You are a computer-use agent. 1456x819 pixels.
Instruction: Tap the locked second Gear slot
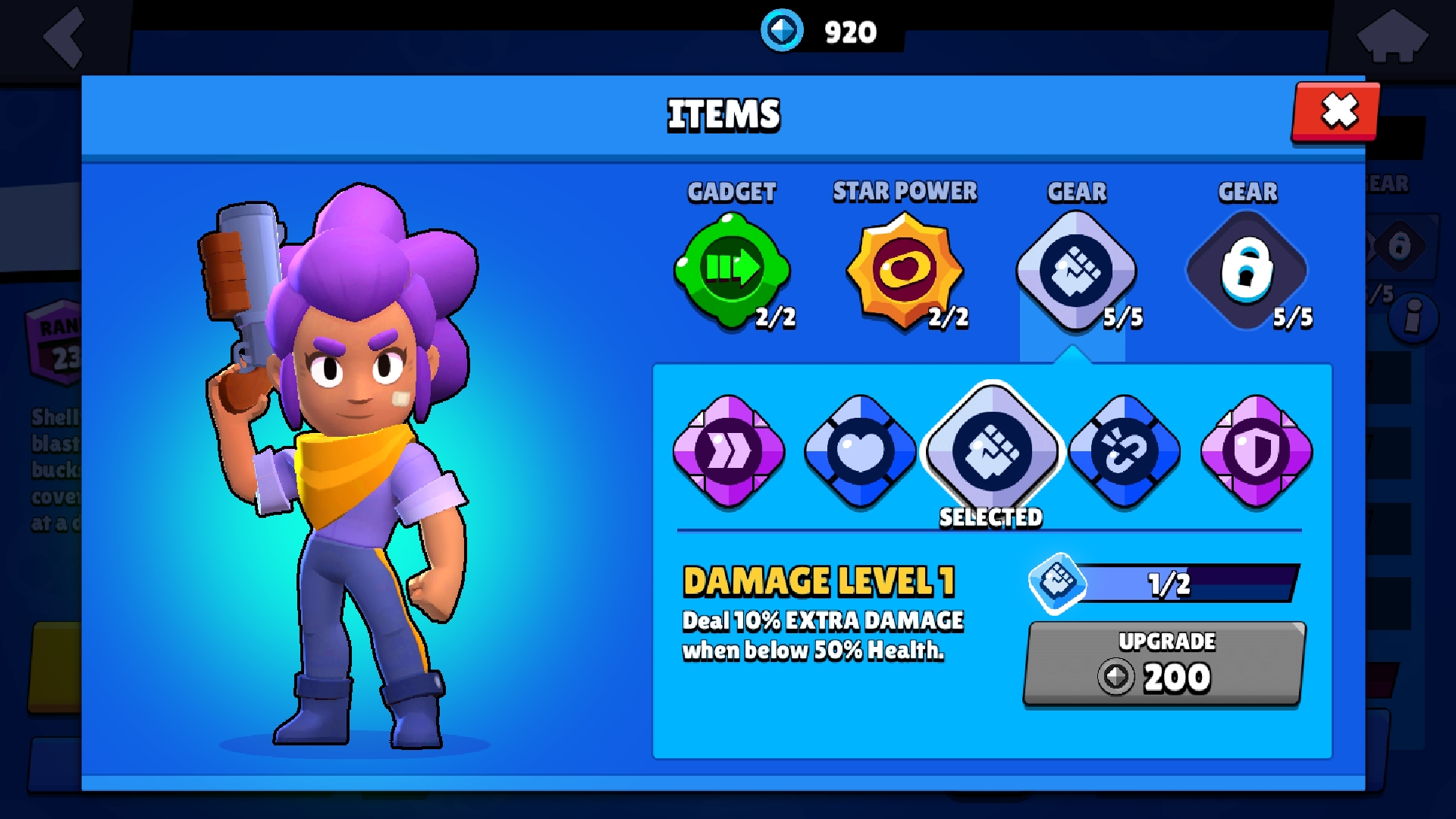pyautogui.click(x=1247, y=271)
